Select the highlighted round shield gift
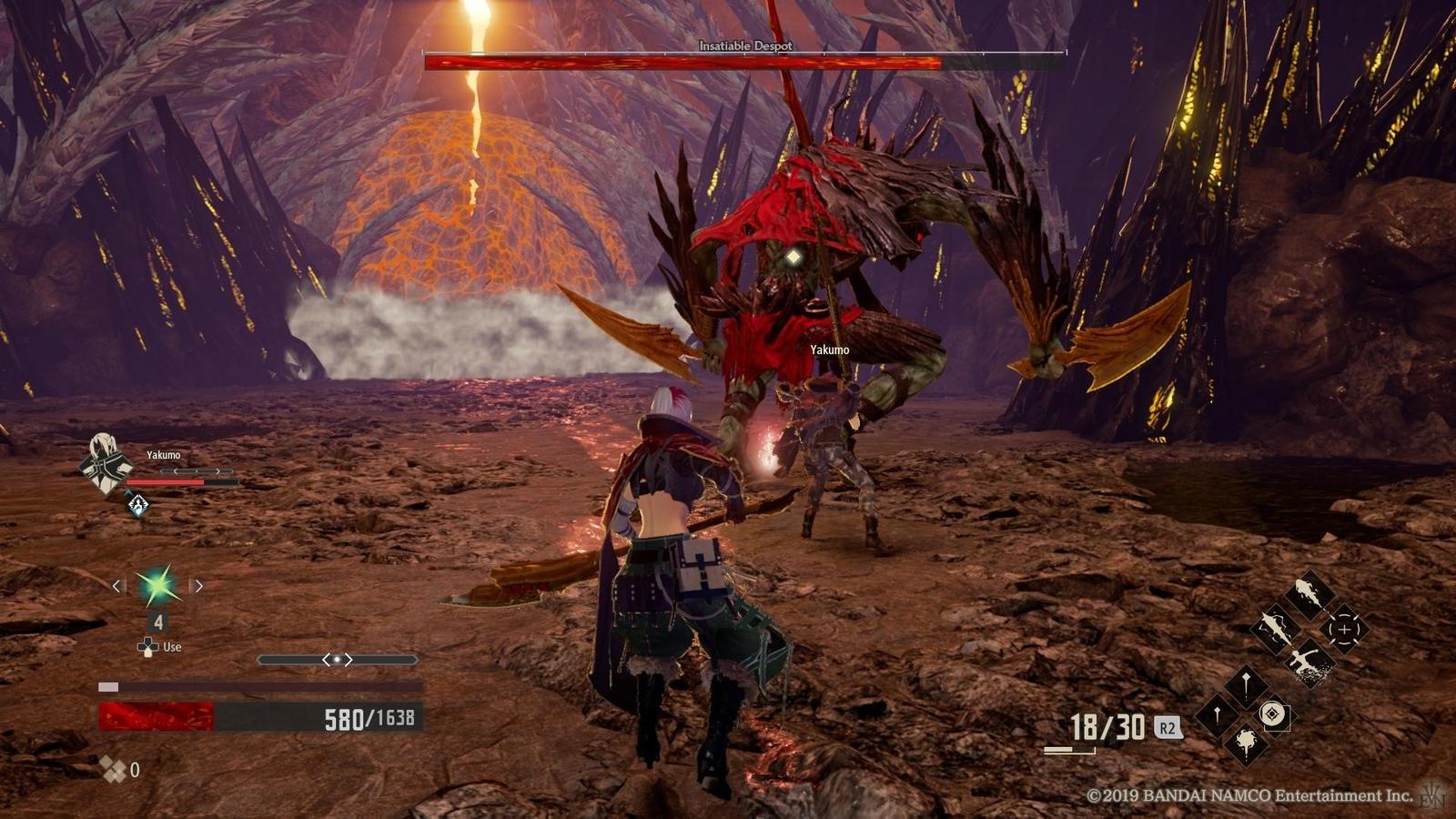This screenshot has height=819, width=1456. pyautogui.click(x=1273, y=715)
